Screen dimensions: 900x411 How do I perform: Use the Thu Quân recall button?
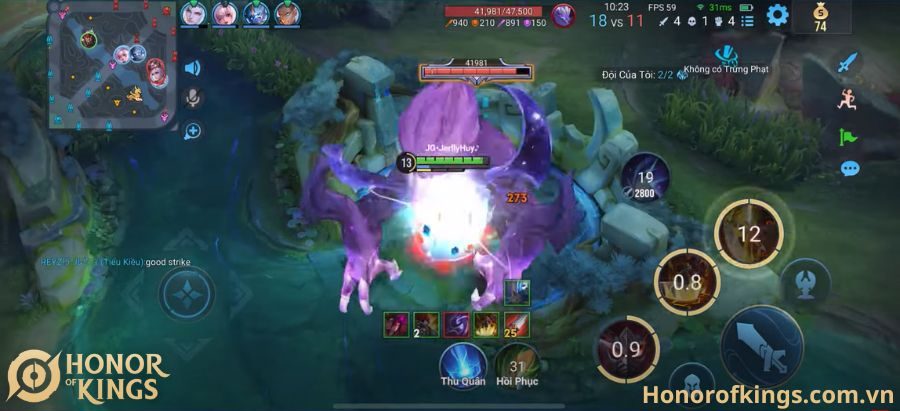[463, 360]
